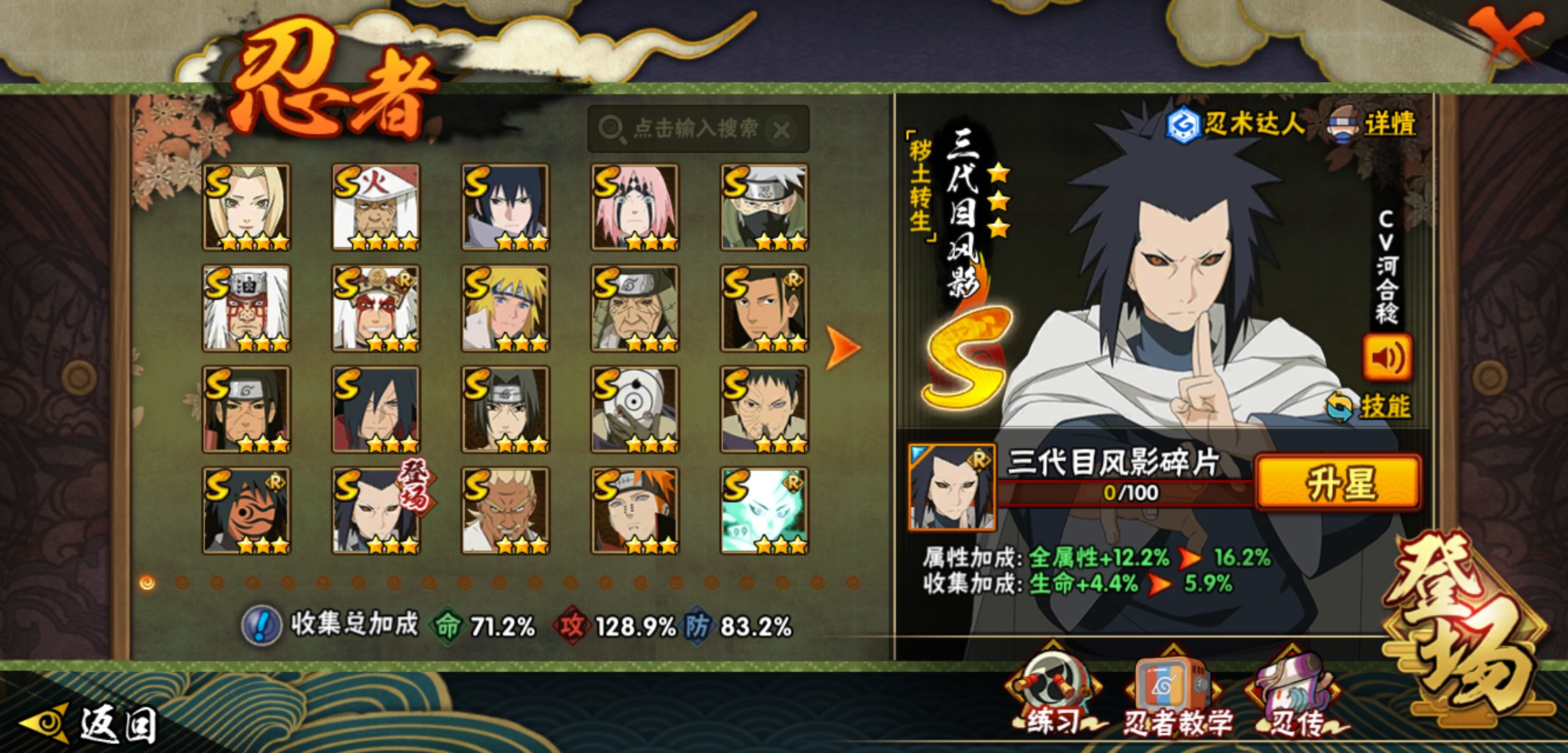Viewport: 1568px width, 753px height.
Task: Tap the 升星 star upgrade button
Action: 1338,483
